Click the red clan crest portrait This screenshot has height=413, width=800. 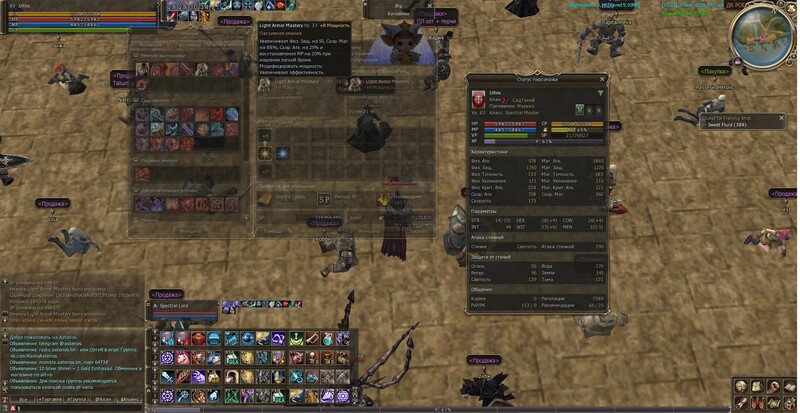(x=479, y=101)
